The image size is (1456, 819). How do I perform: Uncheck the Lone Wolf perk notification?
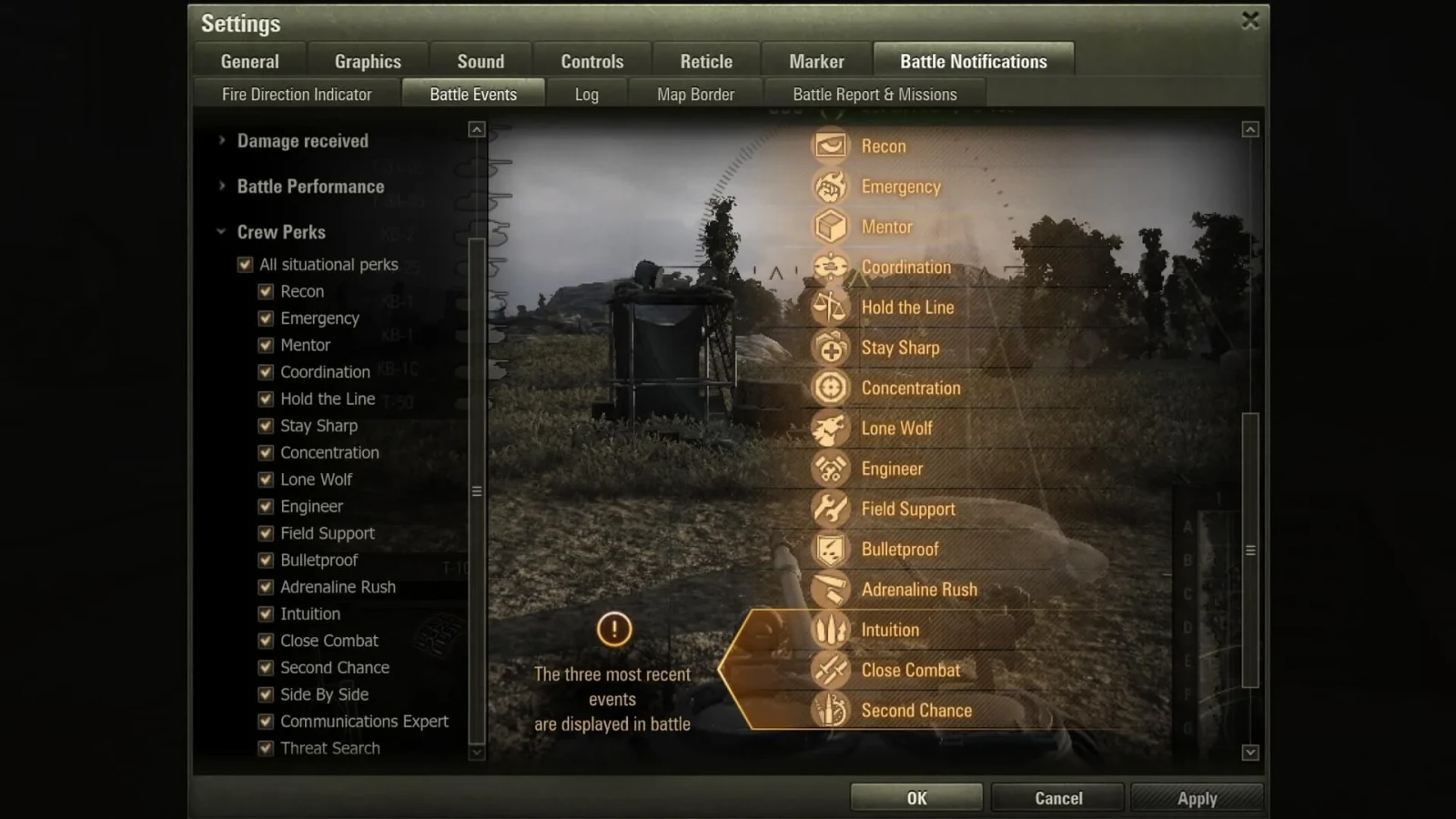pyautogui.click(x=266, y=480)
